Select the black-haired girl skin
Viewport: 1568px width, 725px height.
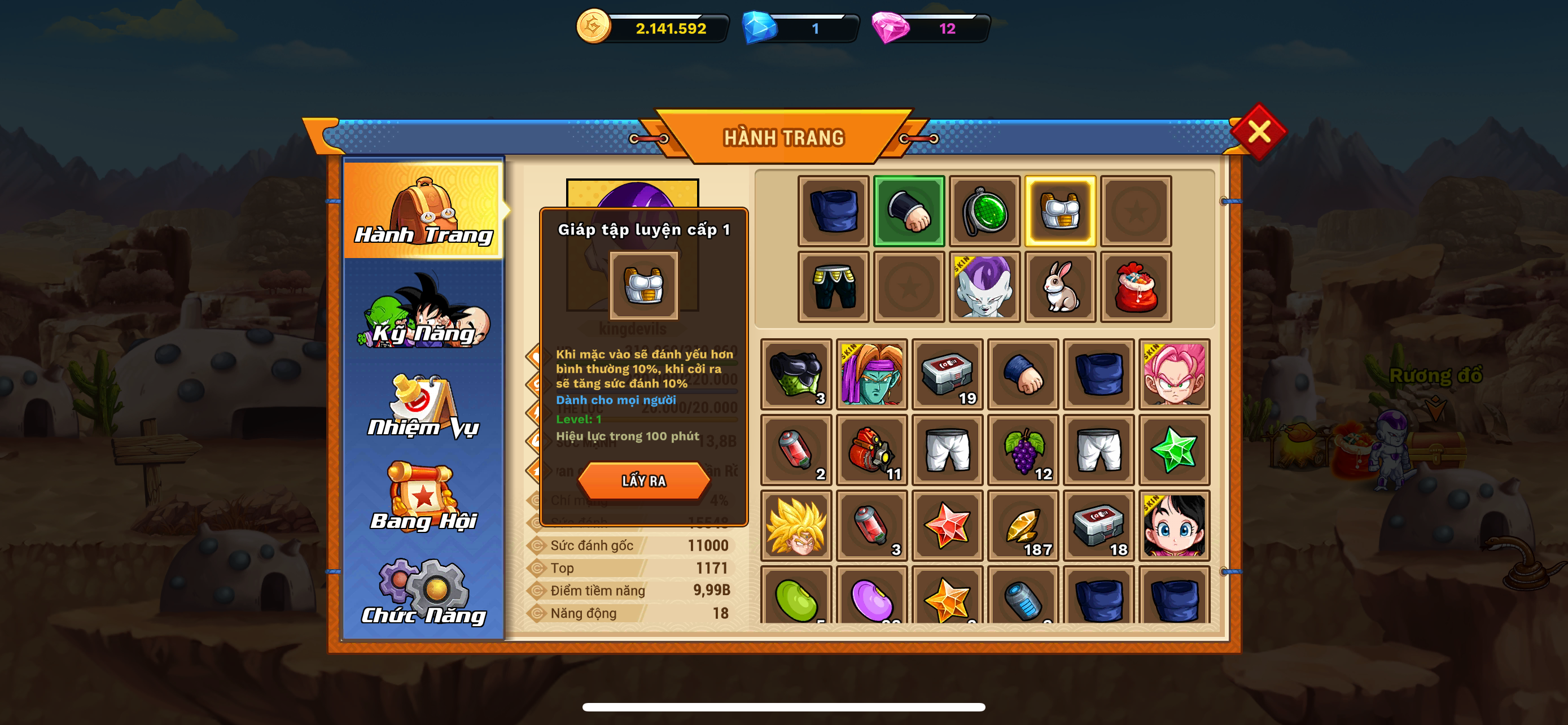click(1173, 525)
